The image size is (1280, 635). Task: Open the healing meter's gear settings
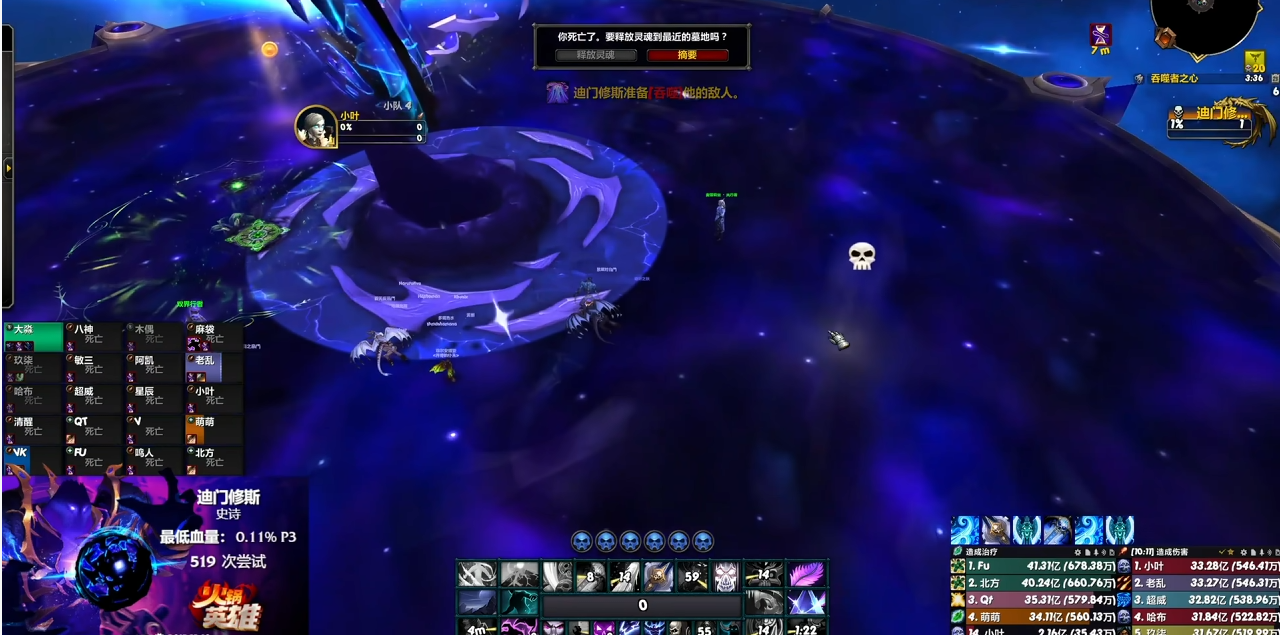[x=1078, y=551]
